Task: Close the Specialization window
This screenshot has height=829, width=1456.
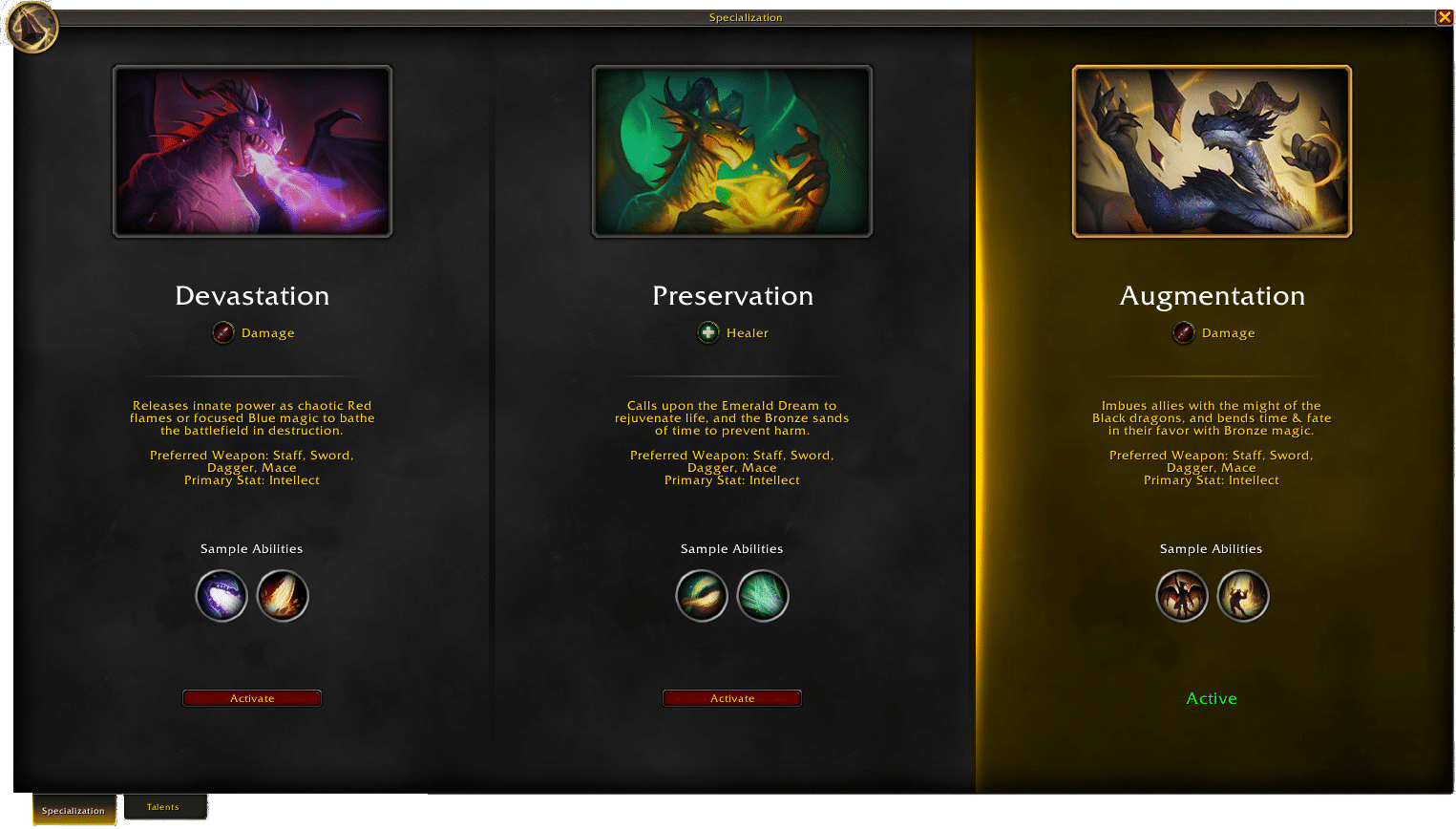Action: pos(1444,17)
